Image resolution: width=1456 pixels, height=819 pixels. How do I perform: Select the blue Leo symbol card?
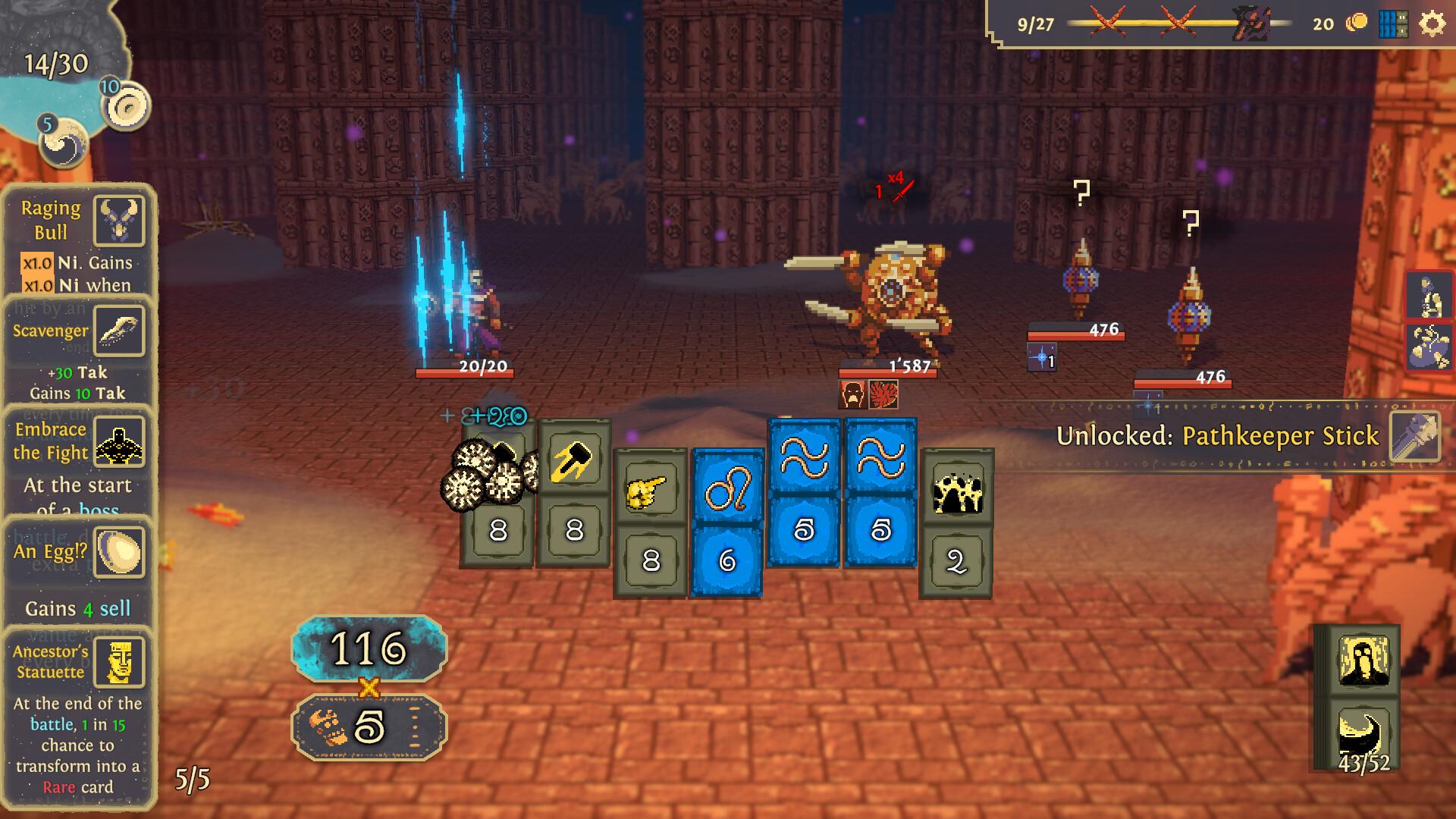[x=727, y=523]
